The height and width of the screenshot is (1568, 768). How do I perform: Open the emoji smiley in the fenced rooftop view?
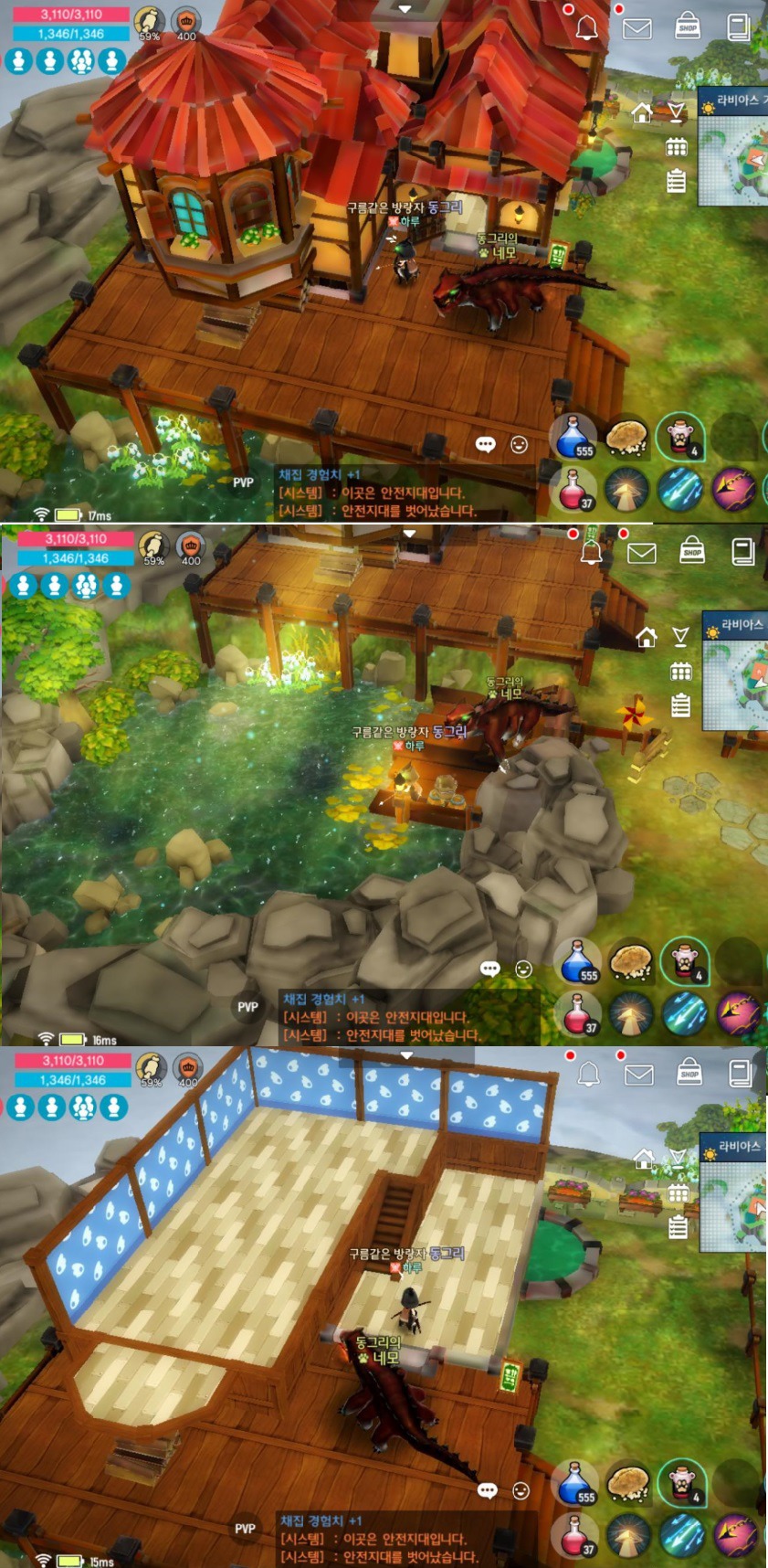click(521, 1491)
